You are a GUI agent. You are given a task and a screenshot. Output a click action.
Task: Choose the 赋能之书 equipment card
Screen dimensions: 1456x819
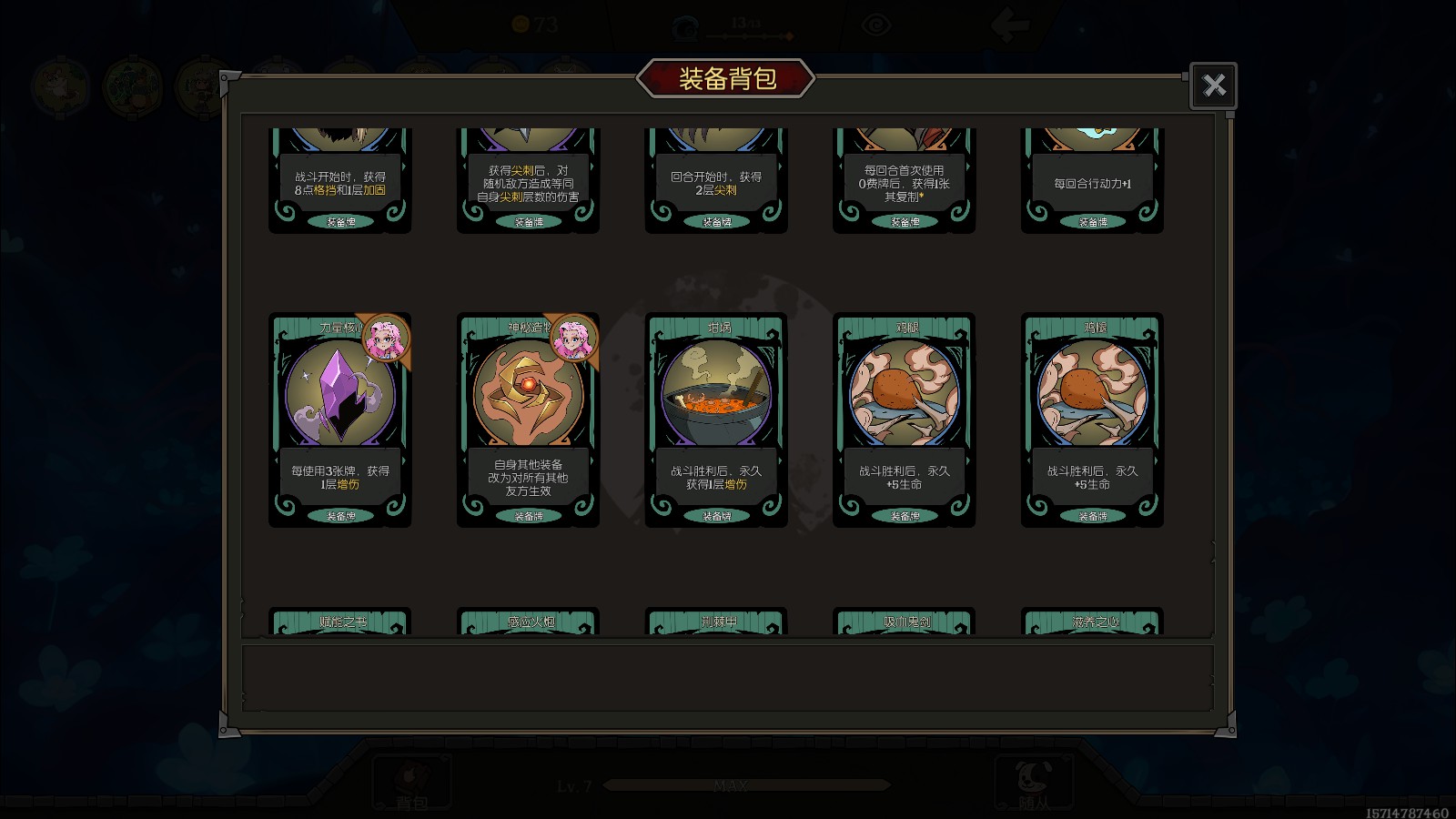339,622
